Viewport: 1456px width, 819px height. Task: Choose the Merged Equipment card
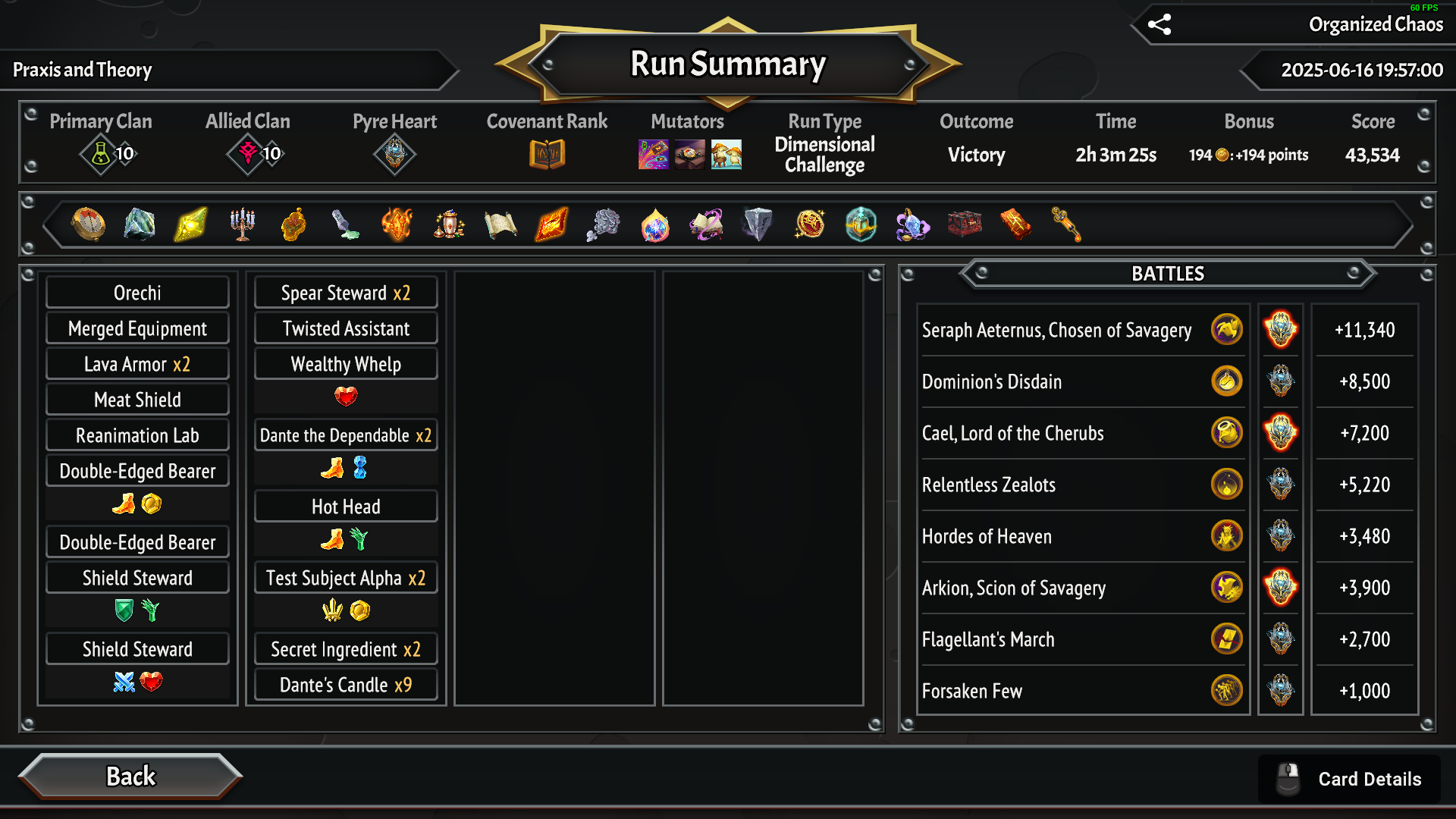137,328
